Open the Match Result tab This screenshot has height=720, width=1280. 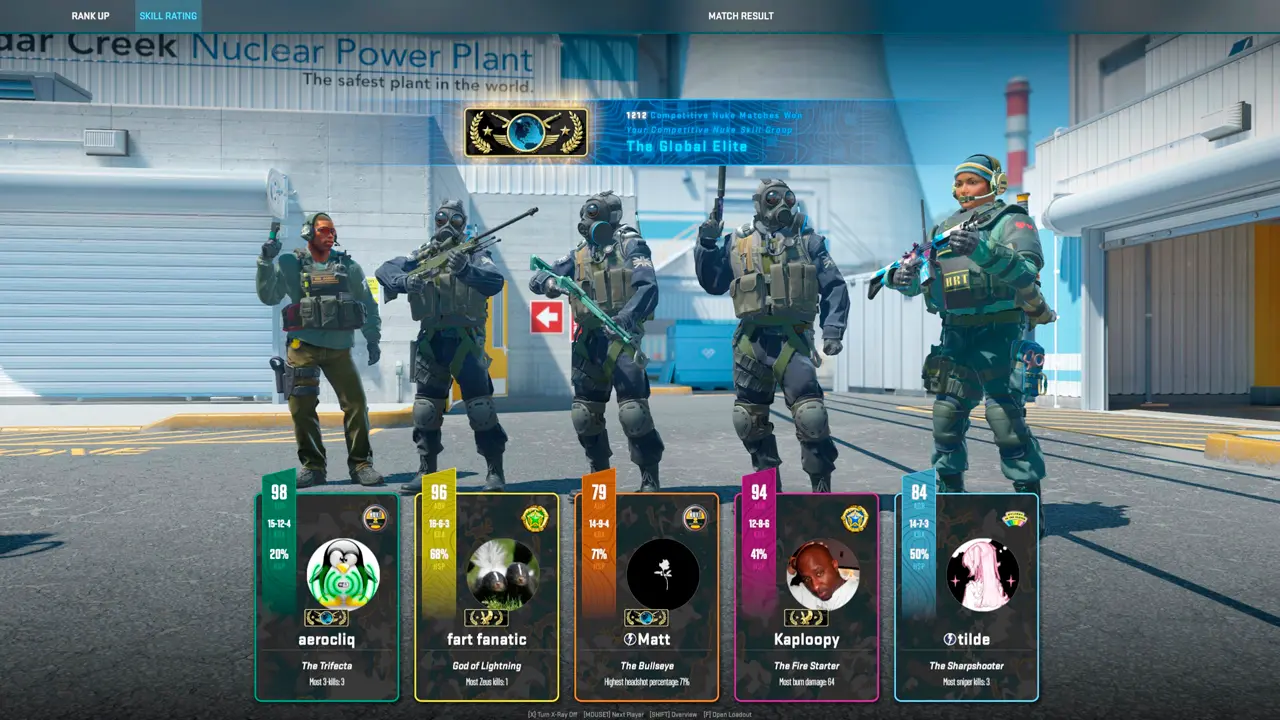click(x=740, y=16)
